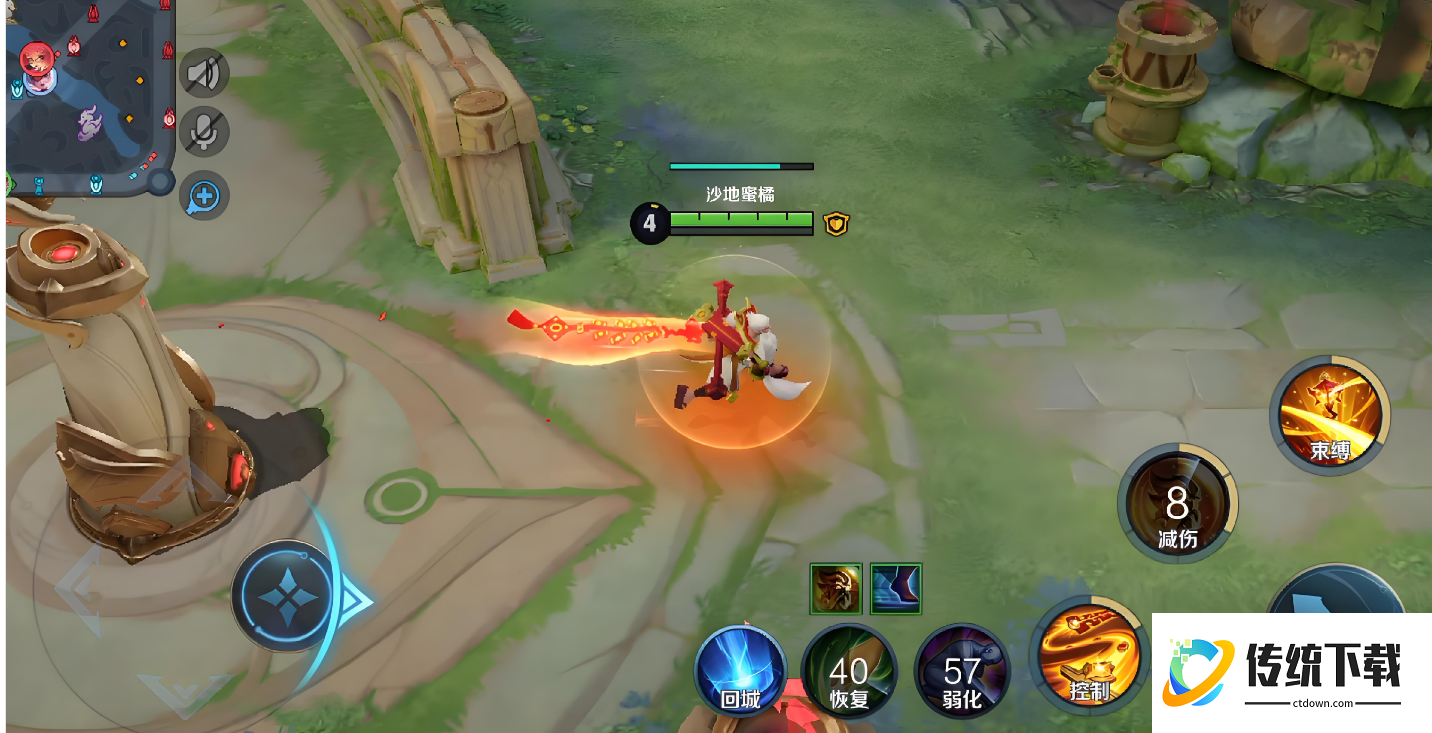Image resolution: width=1432 pixels, height=733 pixels.
Task: Open the quick chat plus bubble
Action: point(204,196)
